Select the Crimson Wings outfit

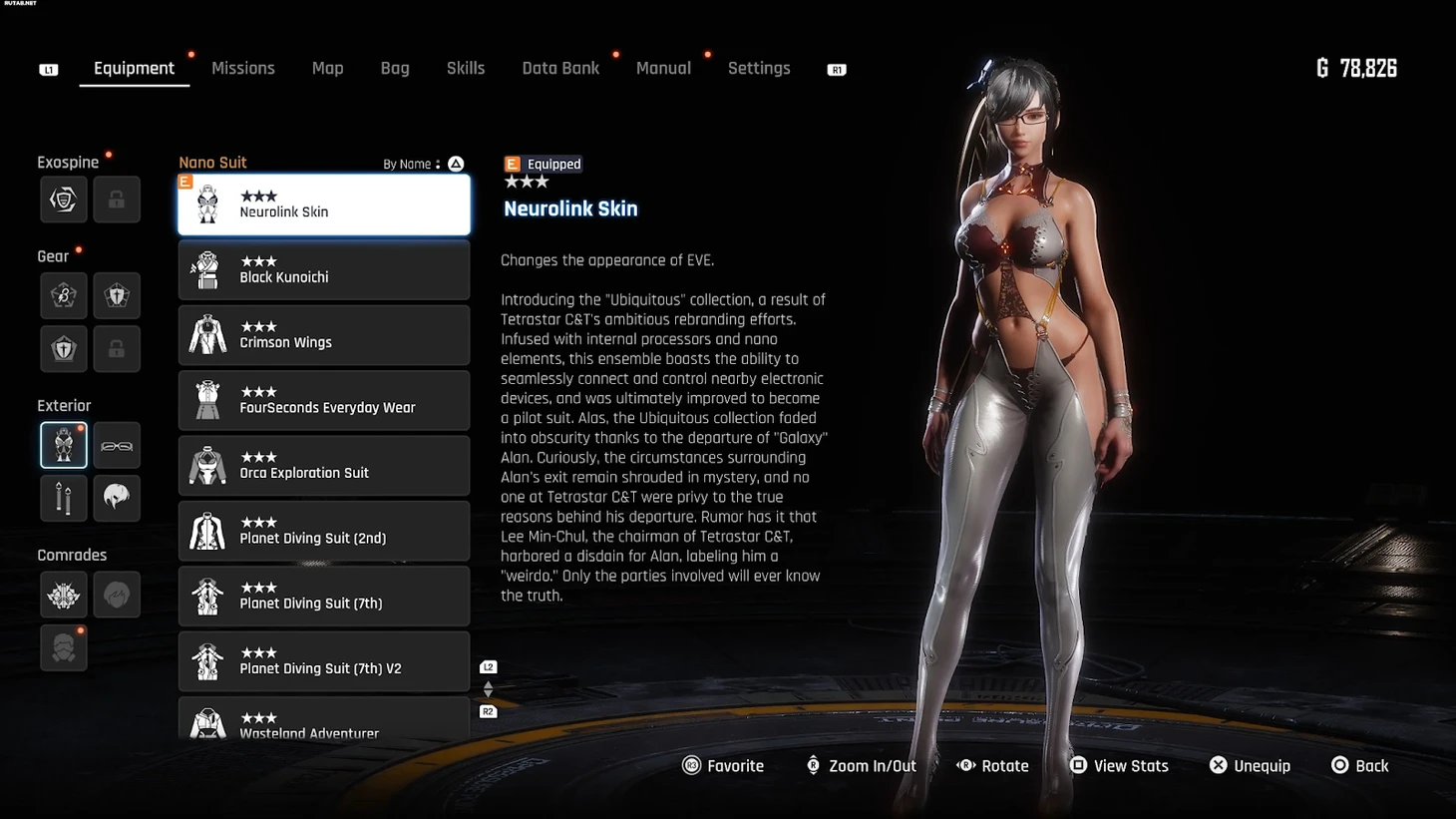click(x=324, y=335)
